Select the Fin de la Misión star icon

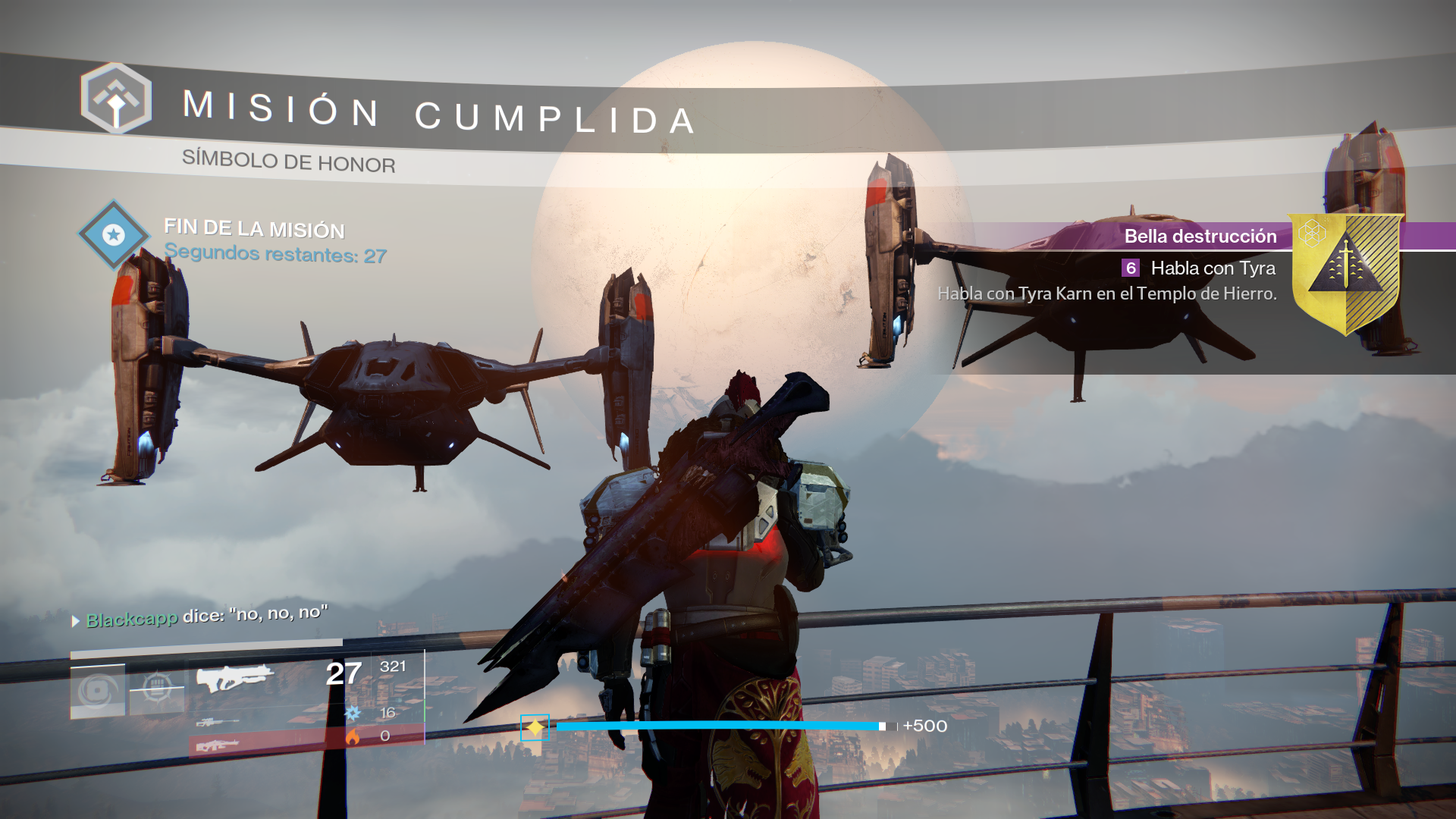[x=114, y=235]
